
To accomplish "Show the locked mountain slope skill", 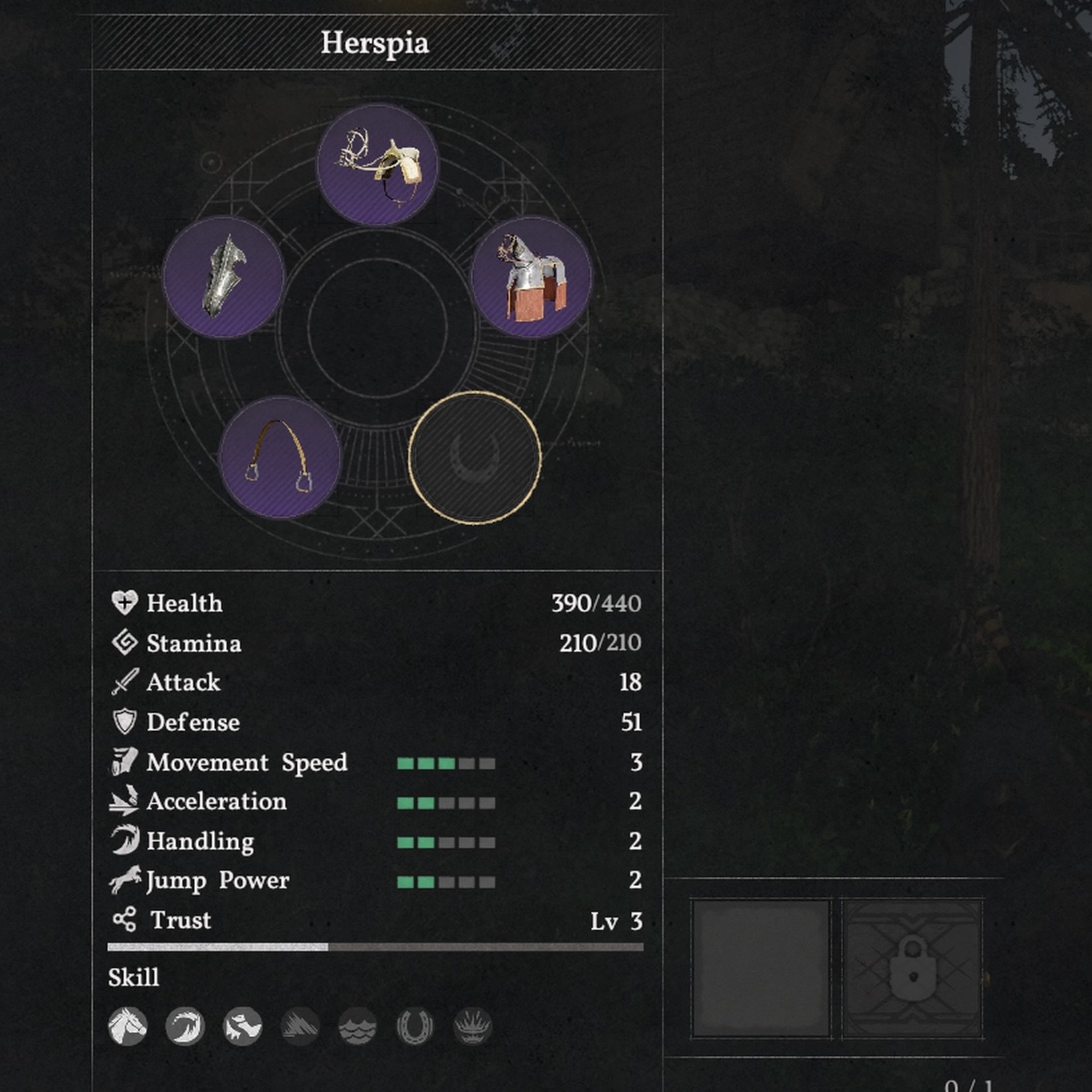I will [x=300, y=1026].
